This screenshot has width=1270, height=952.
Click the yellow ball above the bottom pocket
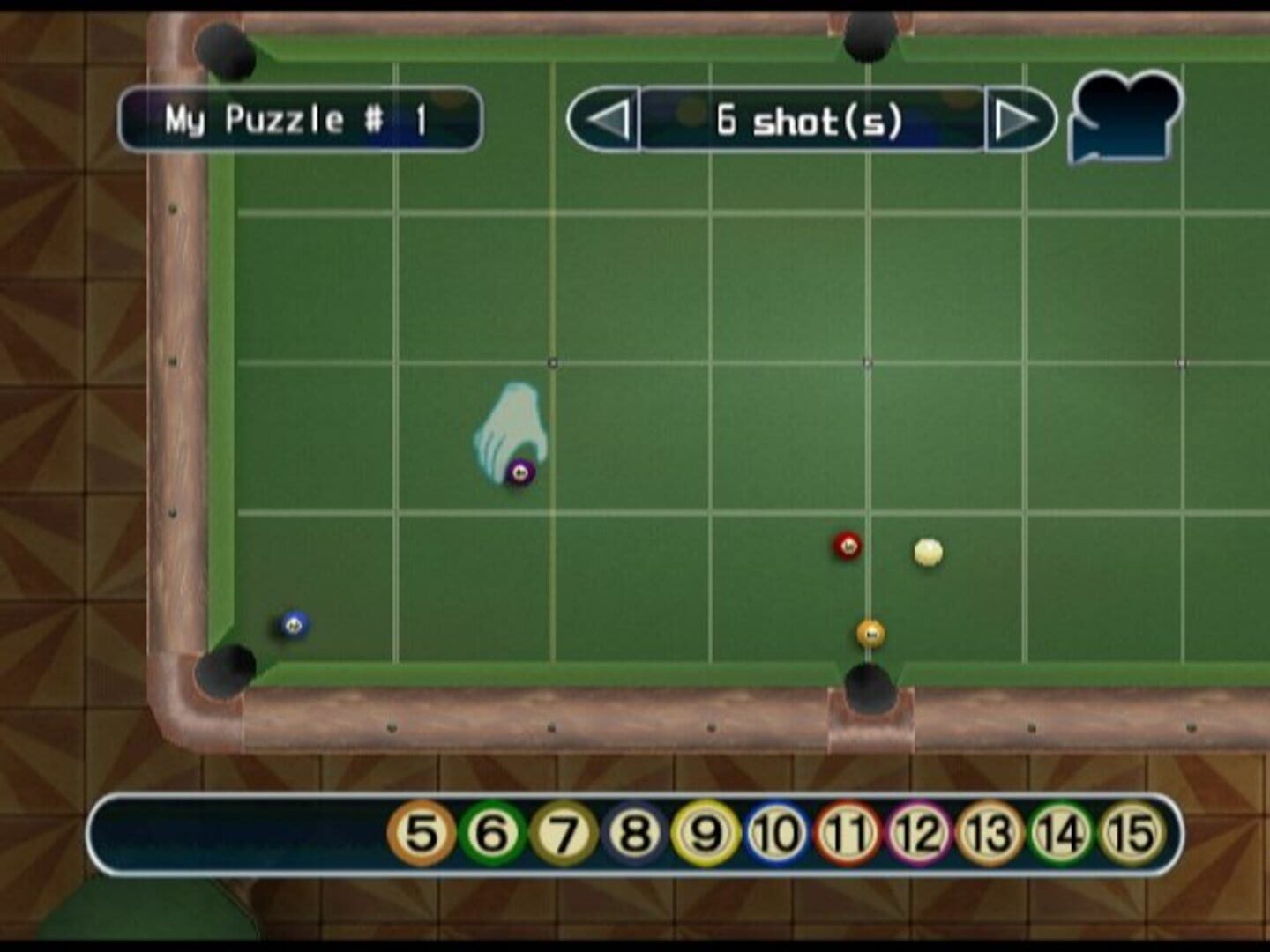[x=870, y=631]
